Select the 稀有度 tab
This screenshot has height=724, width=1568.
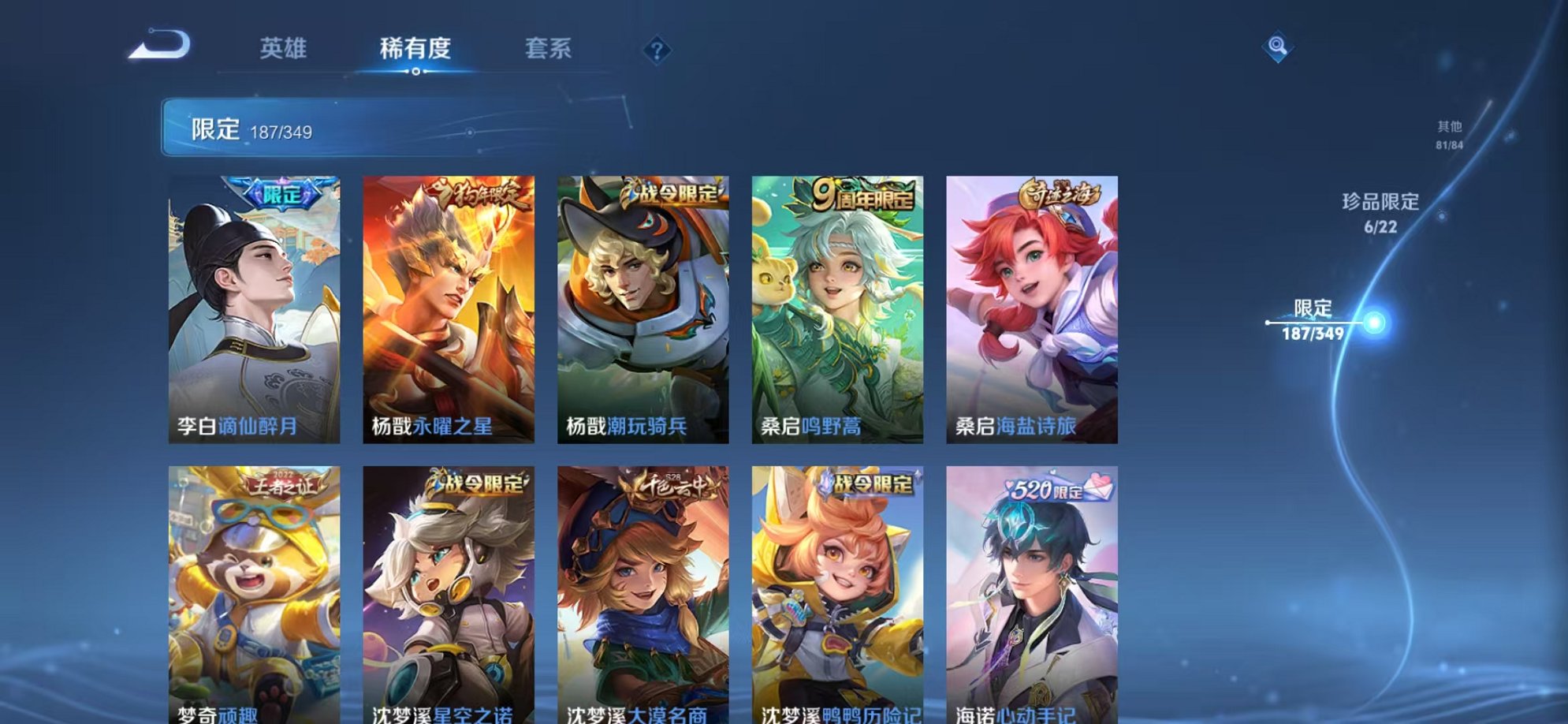416,48
